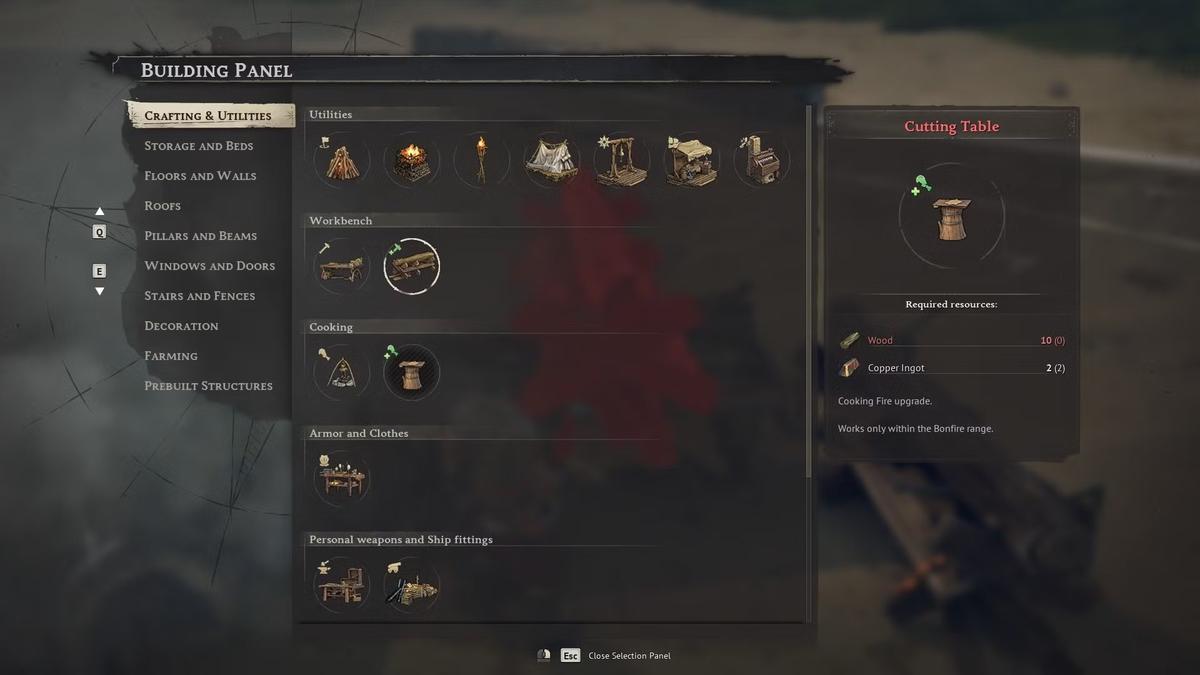The image size is (1200, 675).
Task: Select the anvil weapon-forging station
Action: [342, 585]
